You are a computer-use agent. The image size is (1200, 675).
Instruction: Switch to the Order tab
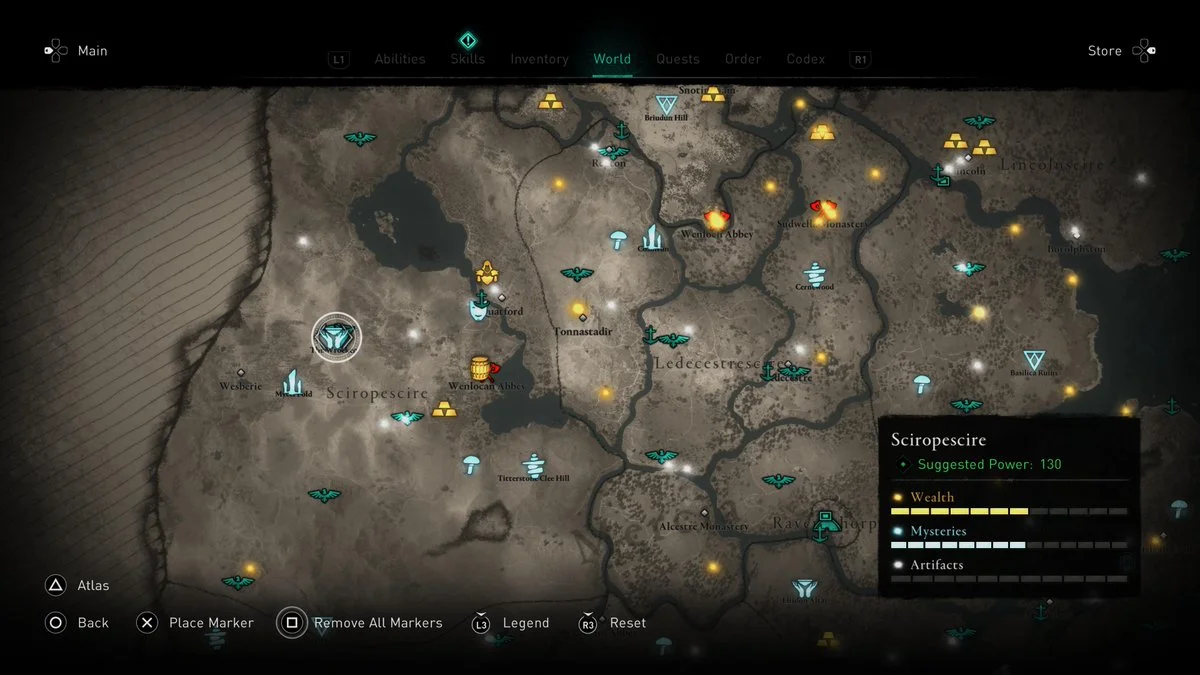(x=742, y=59)
